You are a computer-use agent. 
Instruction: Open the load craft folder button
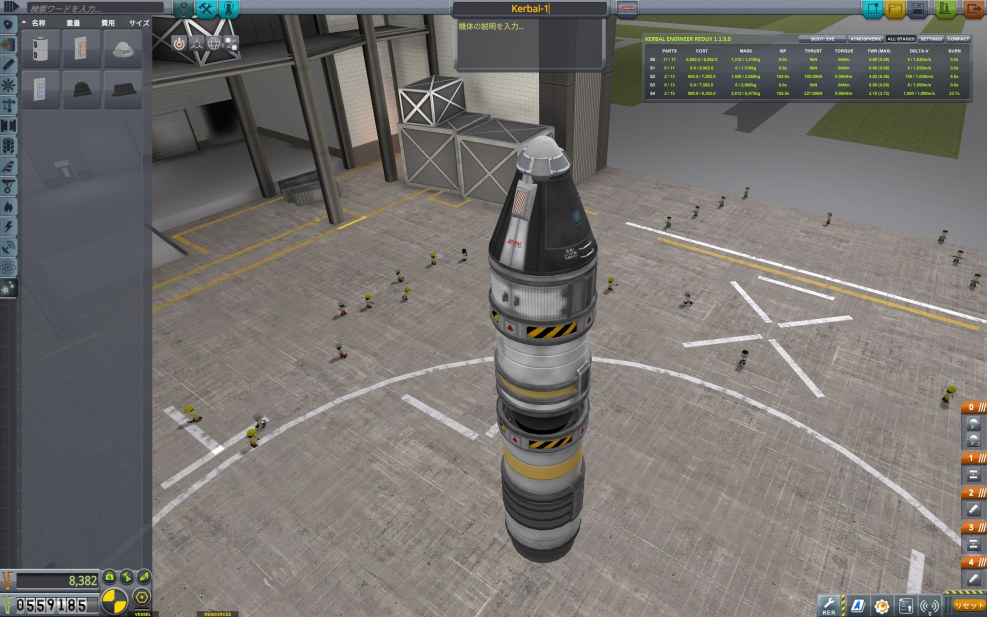pos(895,9)
